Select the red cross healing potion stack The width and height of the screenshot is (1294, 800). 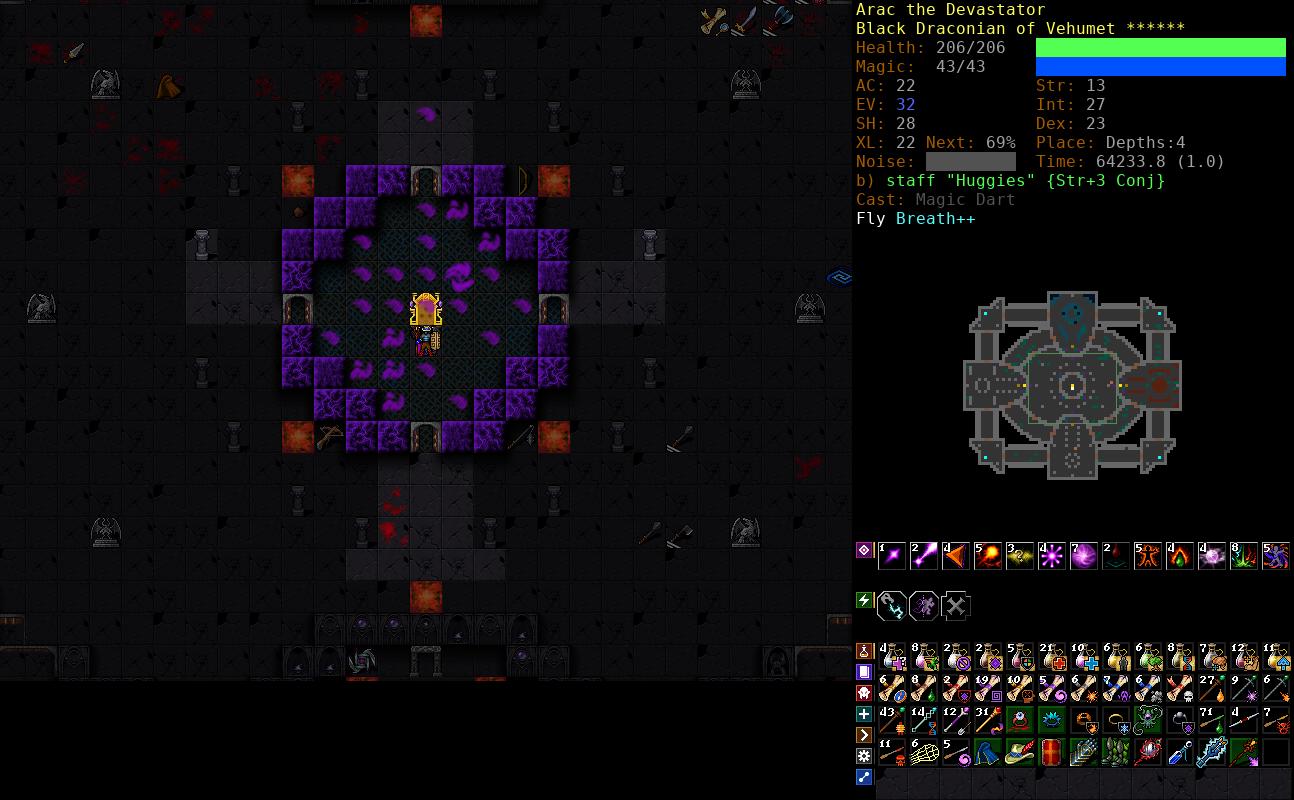1052,658
